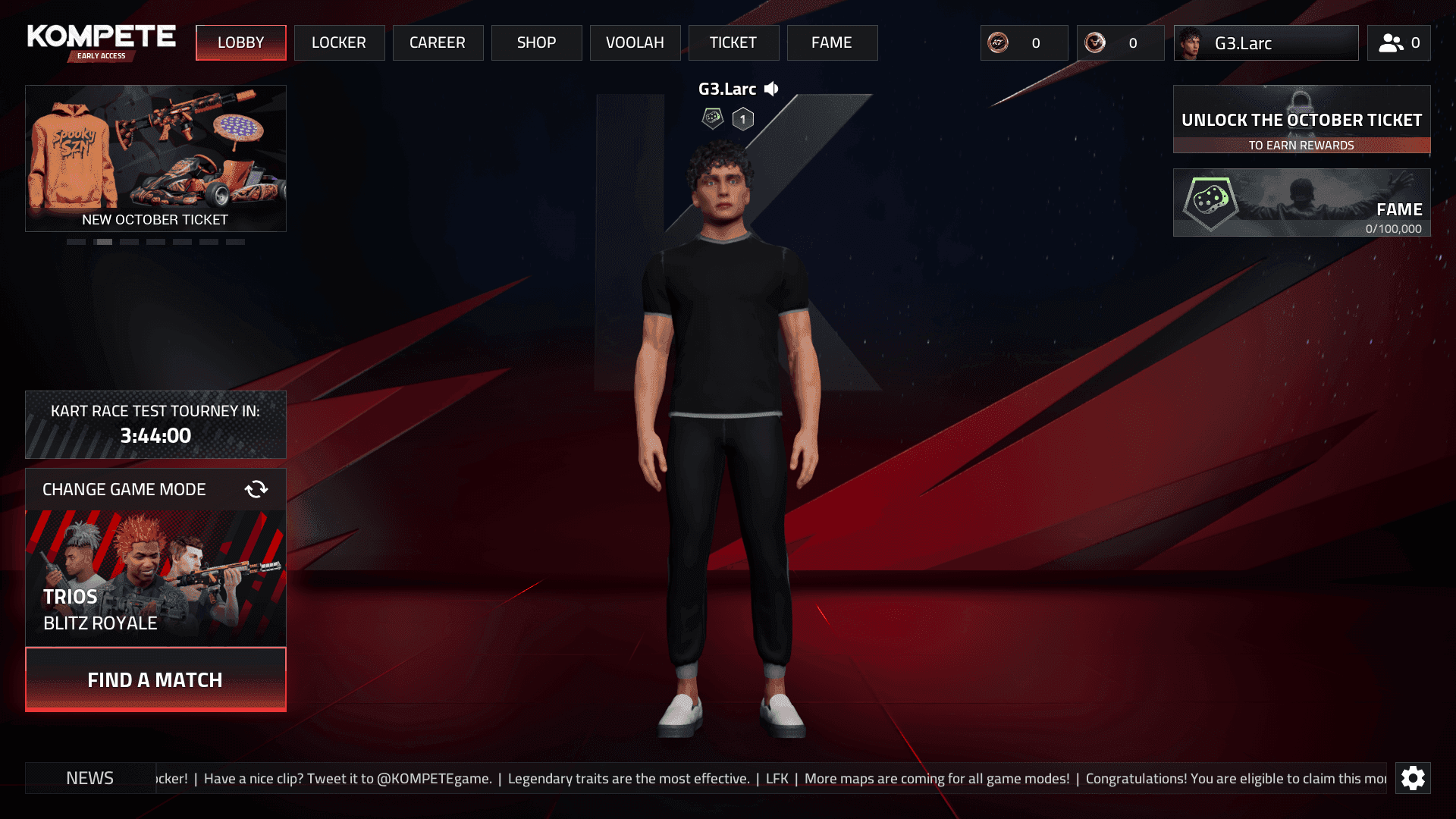Viewport: 1456px width, 819px height.
Task: Switch to the LOCKER tab
Action: pyautogui.click(x=339, y=42)
